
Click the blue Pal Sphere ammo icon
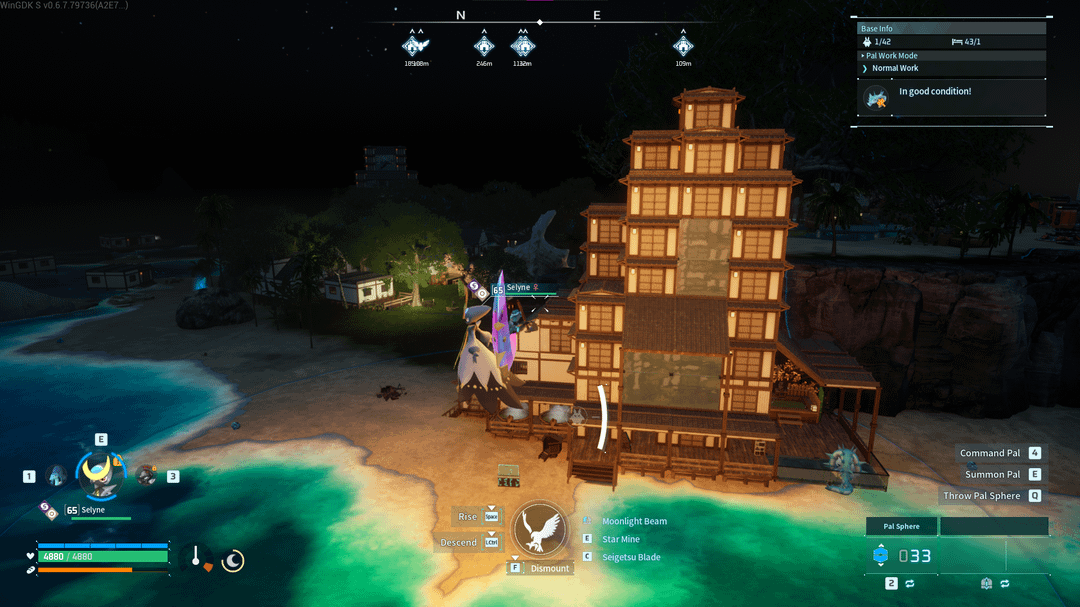point(880,556)
